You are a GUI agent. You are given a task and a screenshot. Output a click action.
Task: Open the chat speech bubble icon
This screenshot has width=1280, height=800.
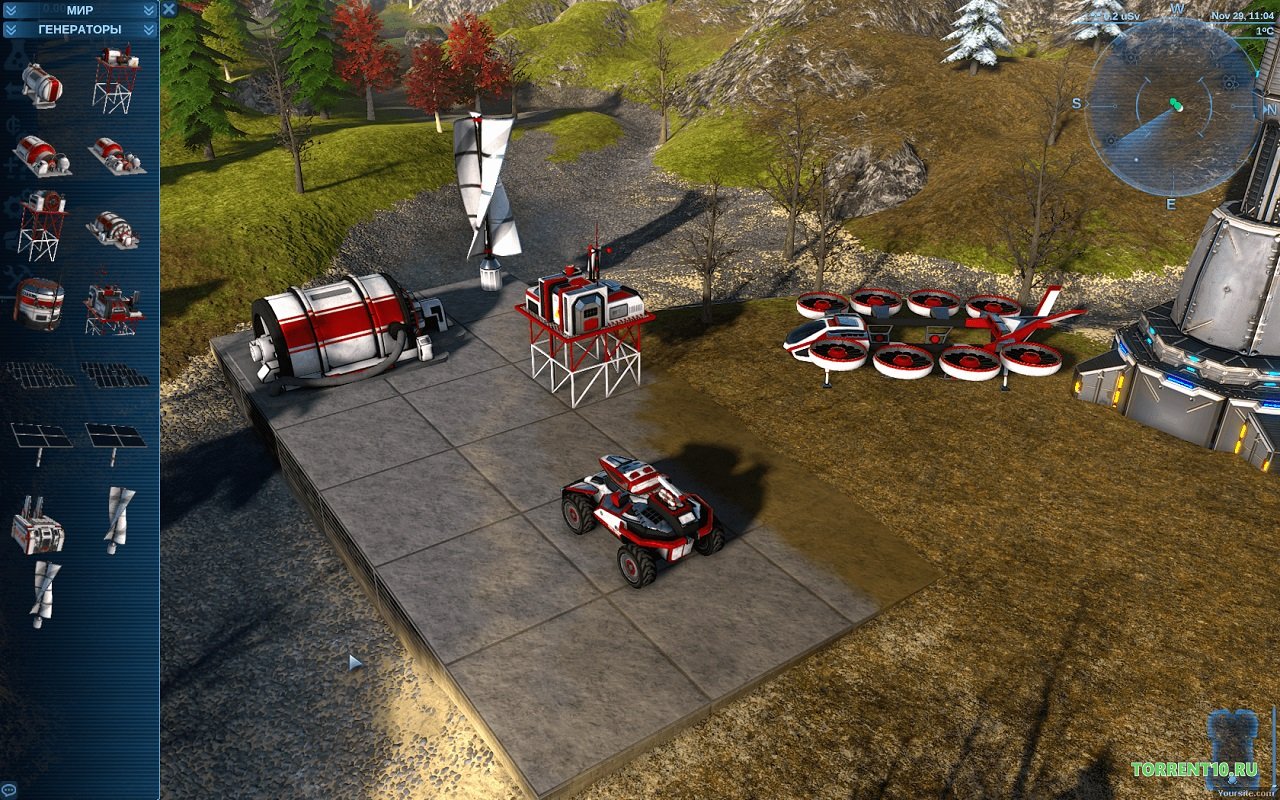click(x=8, y=791)
